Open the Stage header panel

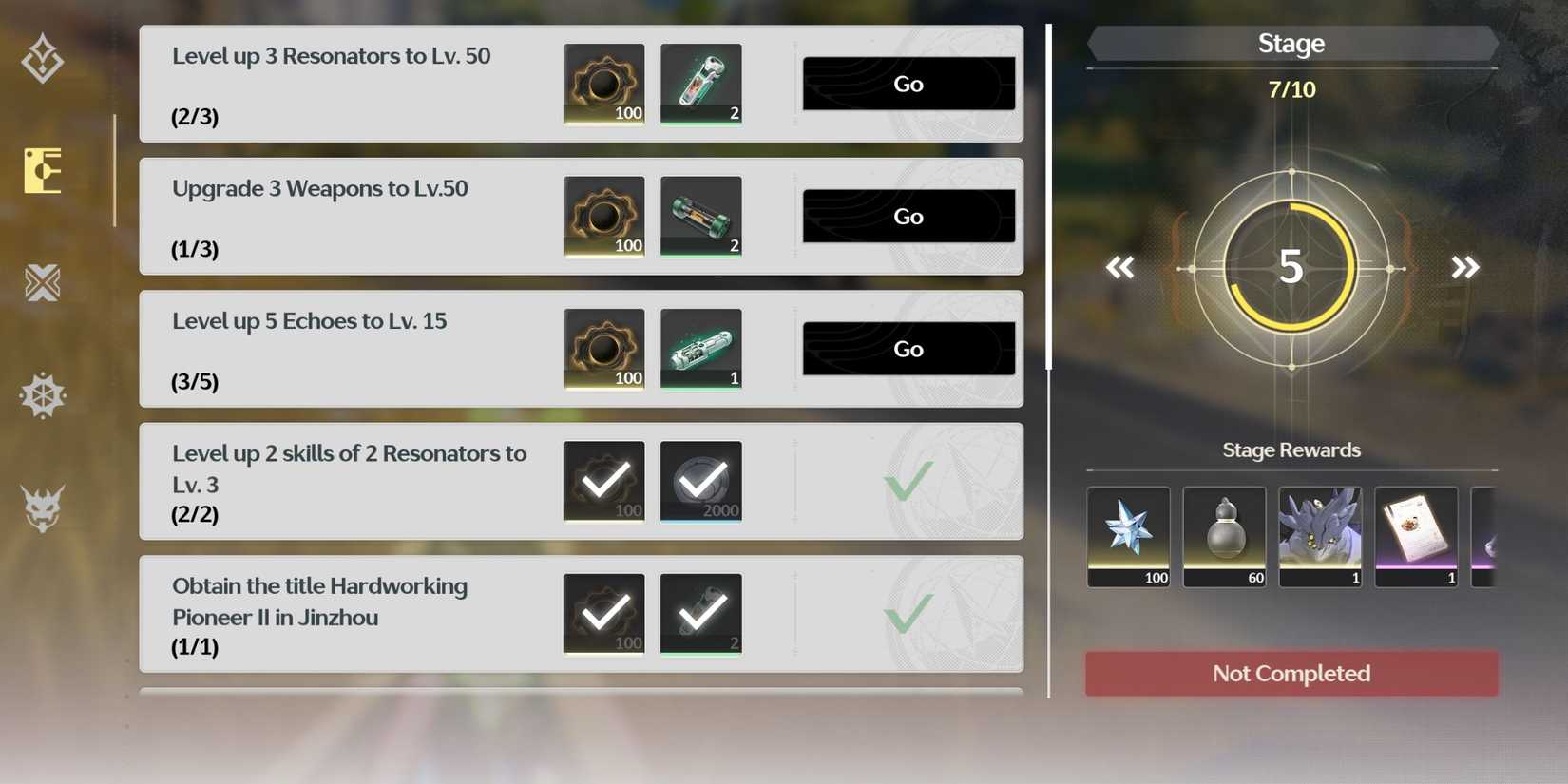click(x=1291, y=43)
